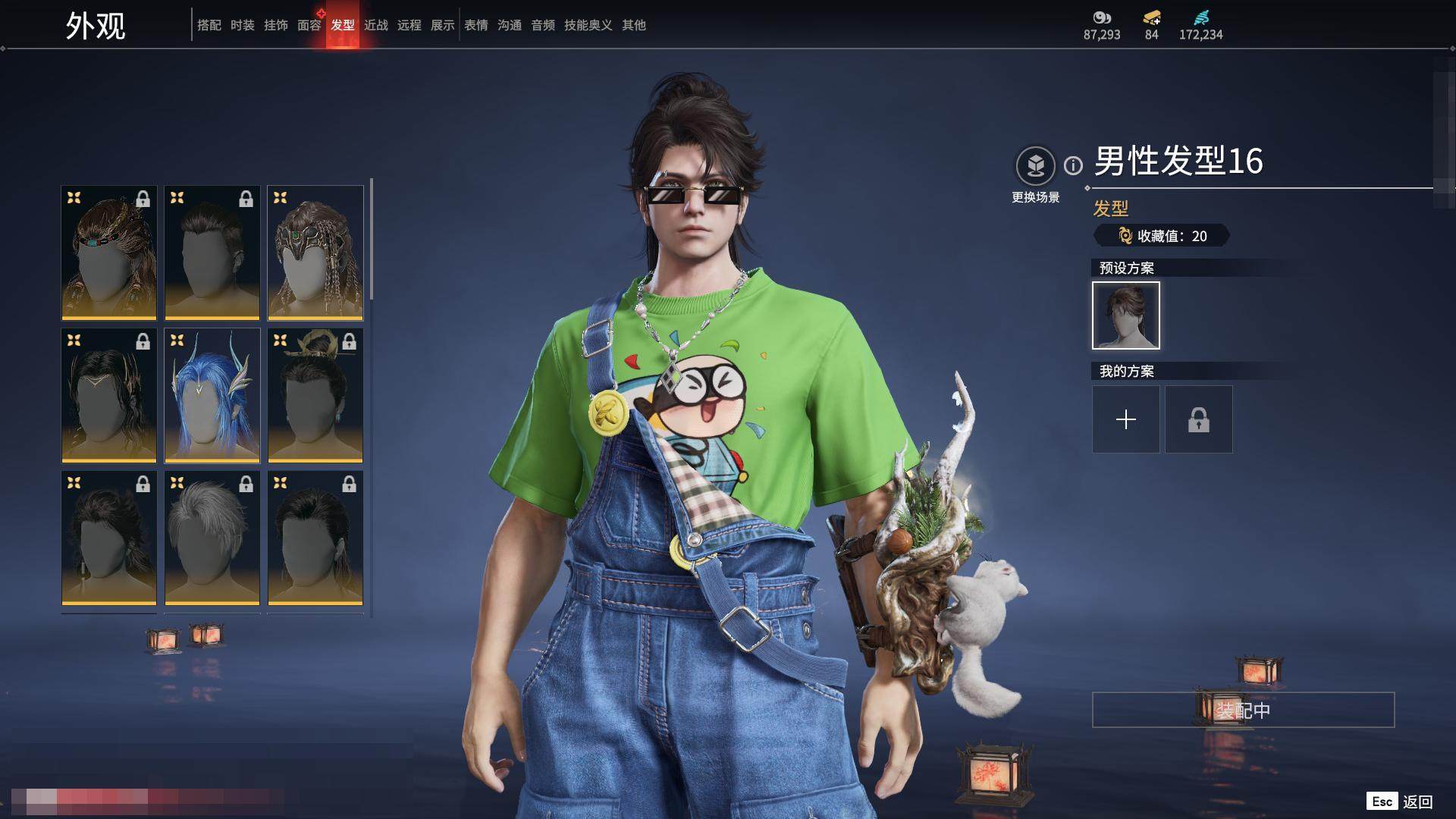
Task: Switch to the 其他 tab
Action: [633, 25]
